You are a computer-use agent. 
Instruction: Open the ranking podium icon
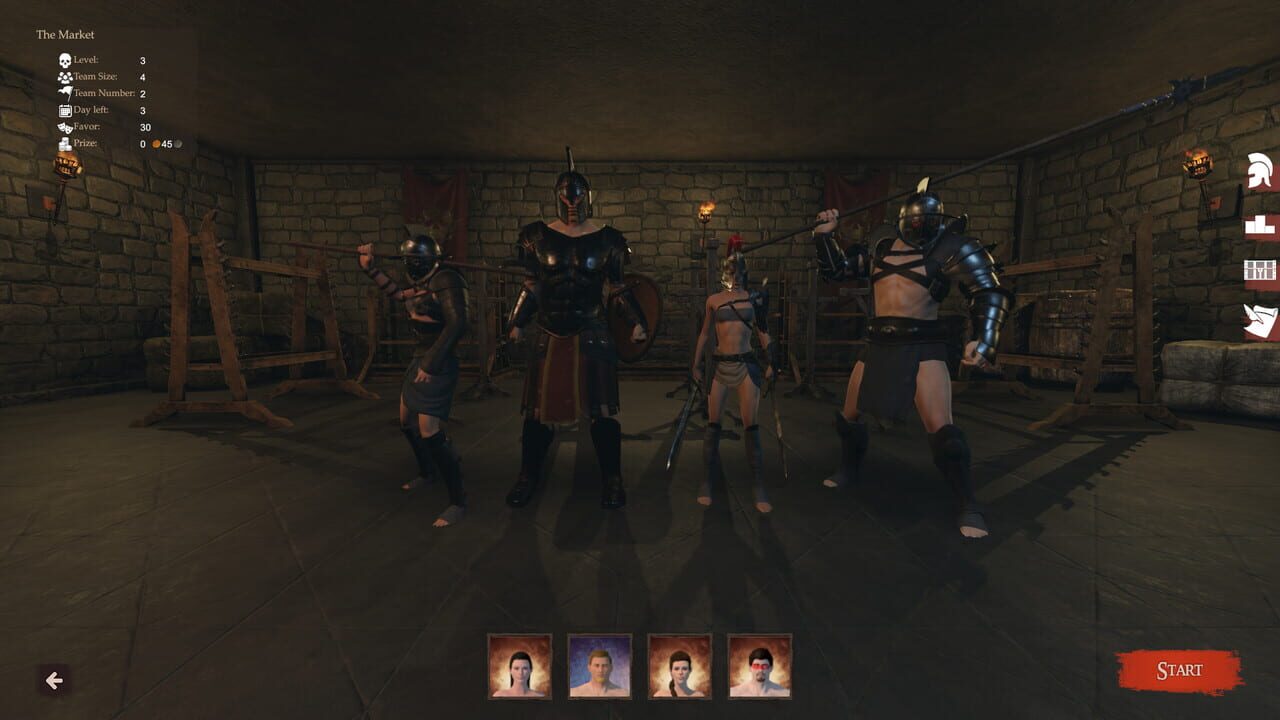[x=1260, y=222]
